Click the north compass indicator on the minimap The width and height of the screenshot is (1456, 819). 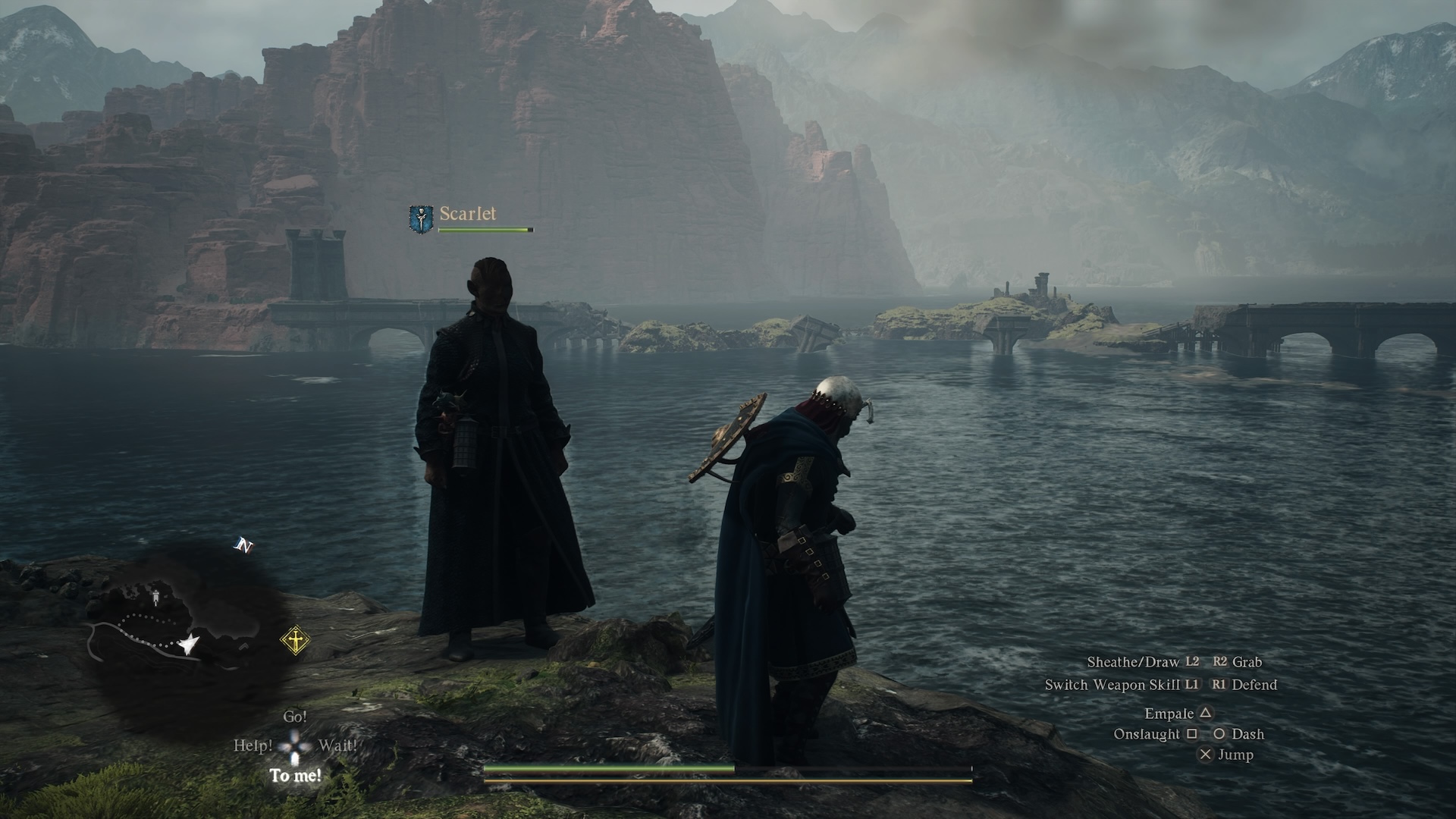click(x=243, y=545)
